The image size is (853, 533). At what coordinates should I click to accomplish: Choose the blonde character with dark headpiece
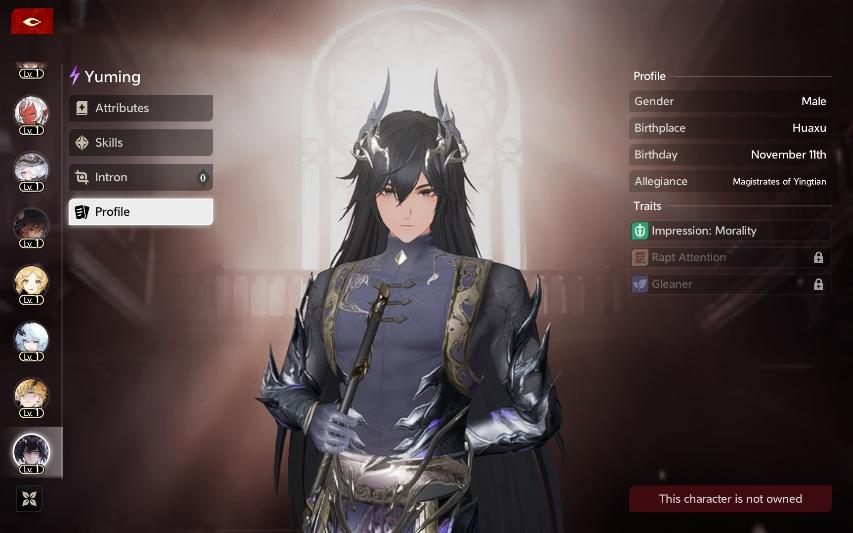[31, 395]
